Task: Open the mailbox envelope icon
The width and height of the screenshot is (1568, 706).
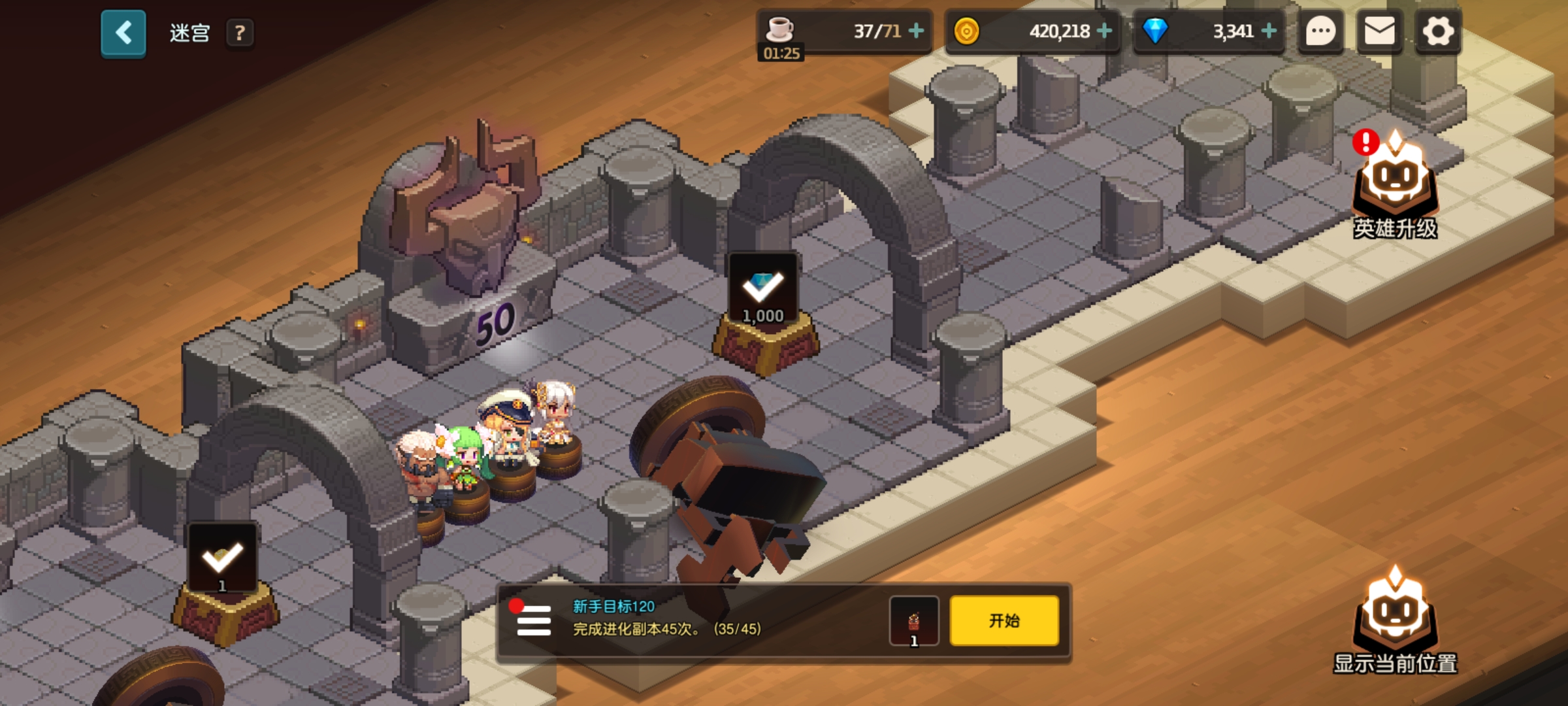Action: pyautogui.click(x=1379, y=31)
